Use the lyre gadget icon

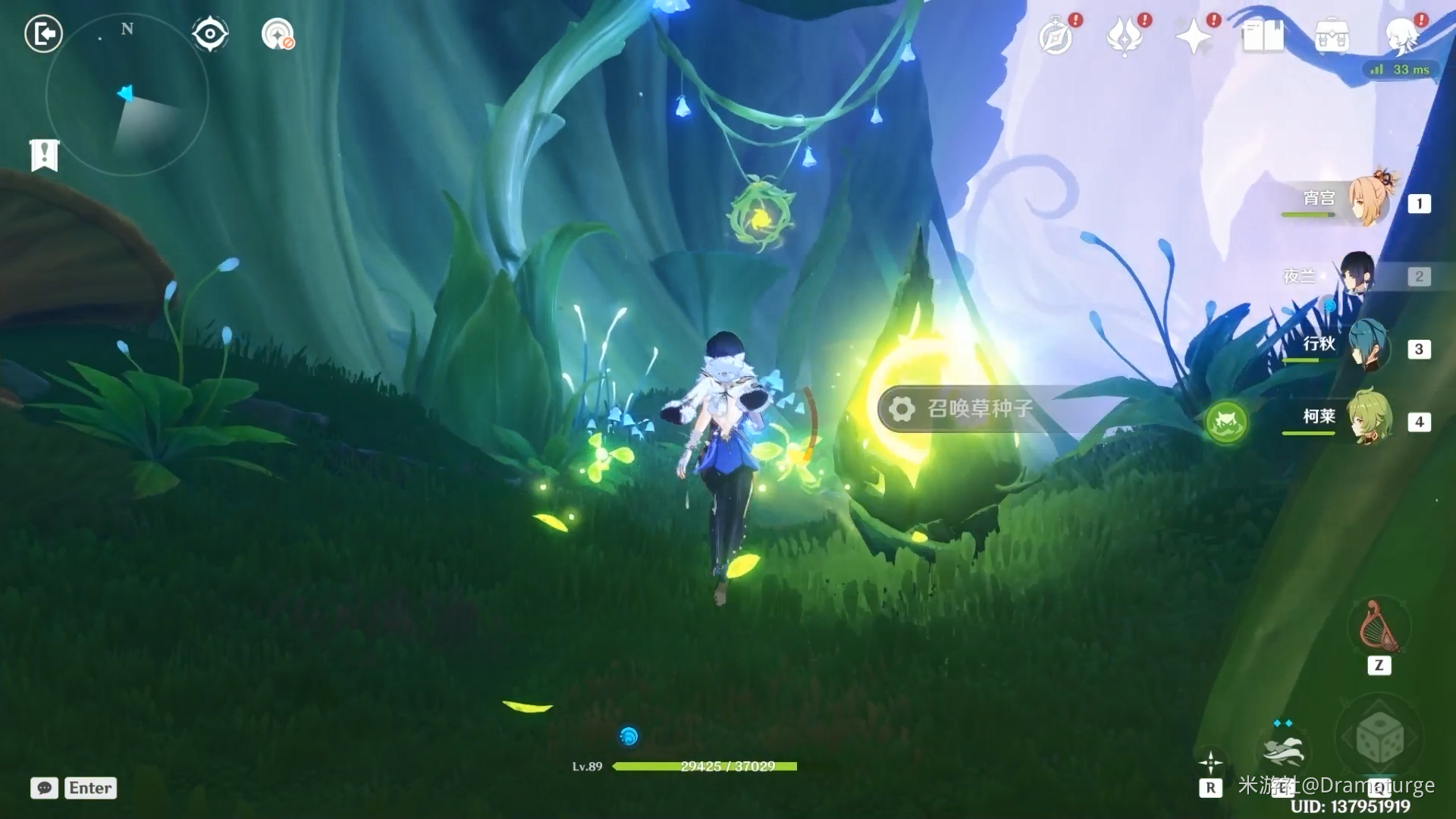pos(1379,626)
